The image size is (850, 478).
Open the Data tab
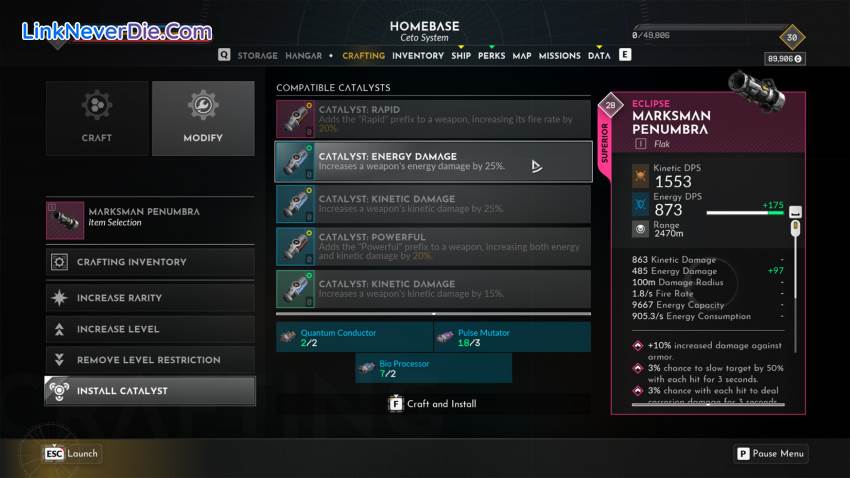[599, 56]
